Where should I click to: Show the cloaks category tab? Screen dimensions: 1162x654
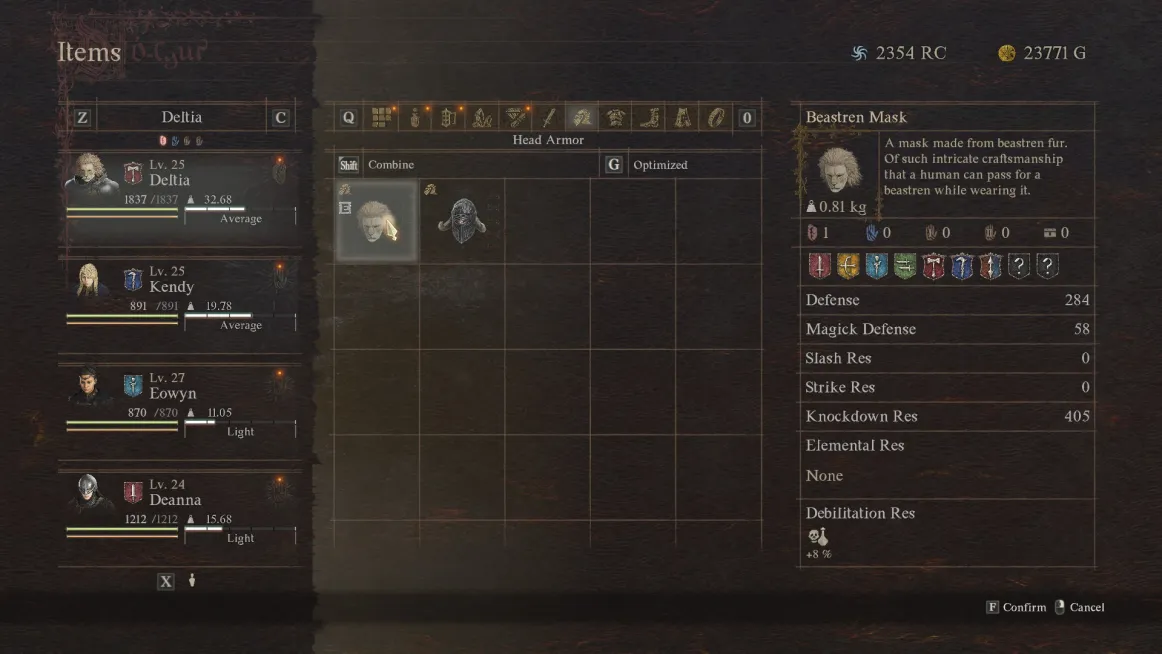point(683,118)
